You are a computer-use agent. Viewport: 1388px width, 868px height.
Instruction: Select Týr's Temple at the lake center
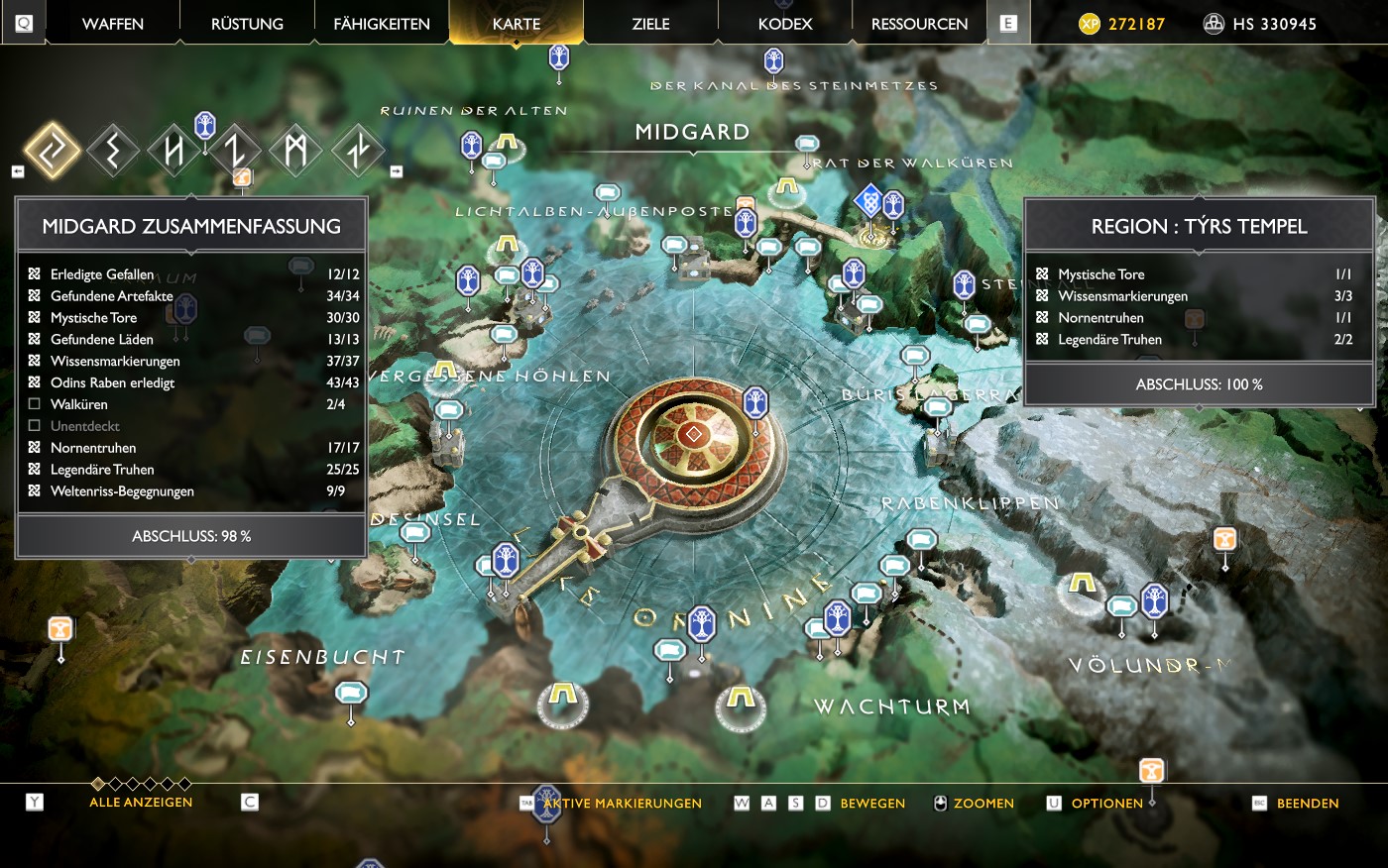pyautogui.click(x=693, y=434)
